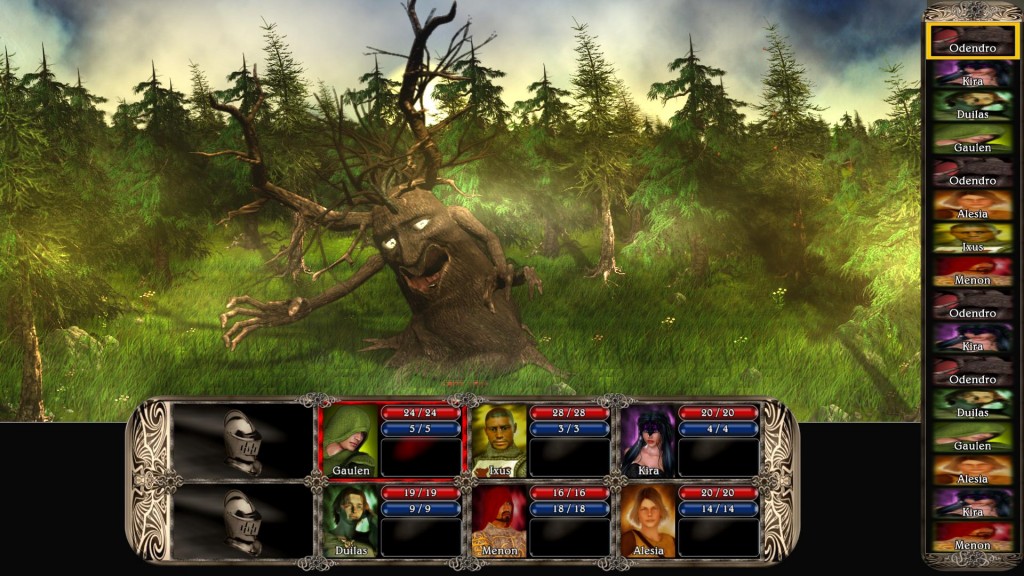The image size is (1024, 576).
Task: Select the Ixus entry in the turn order list
Action: [972, 239]
